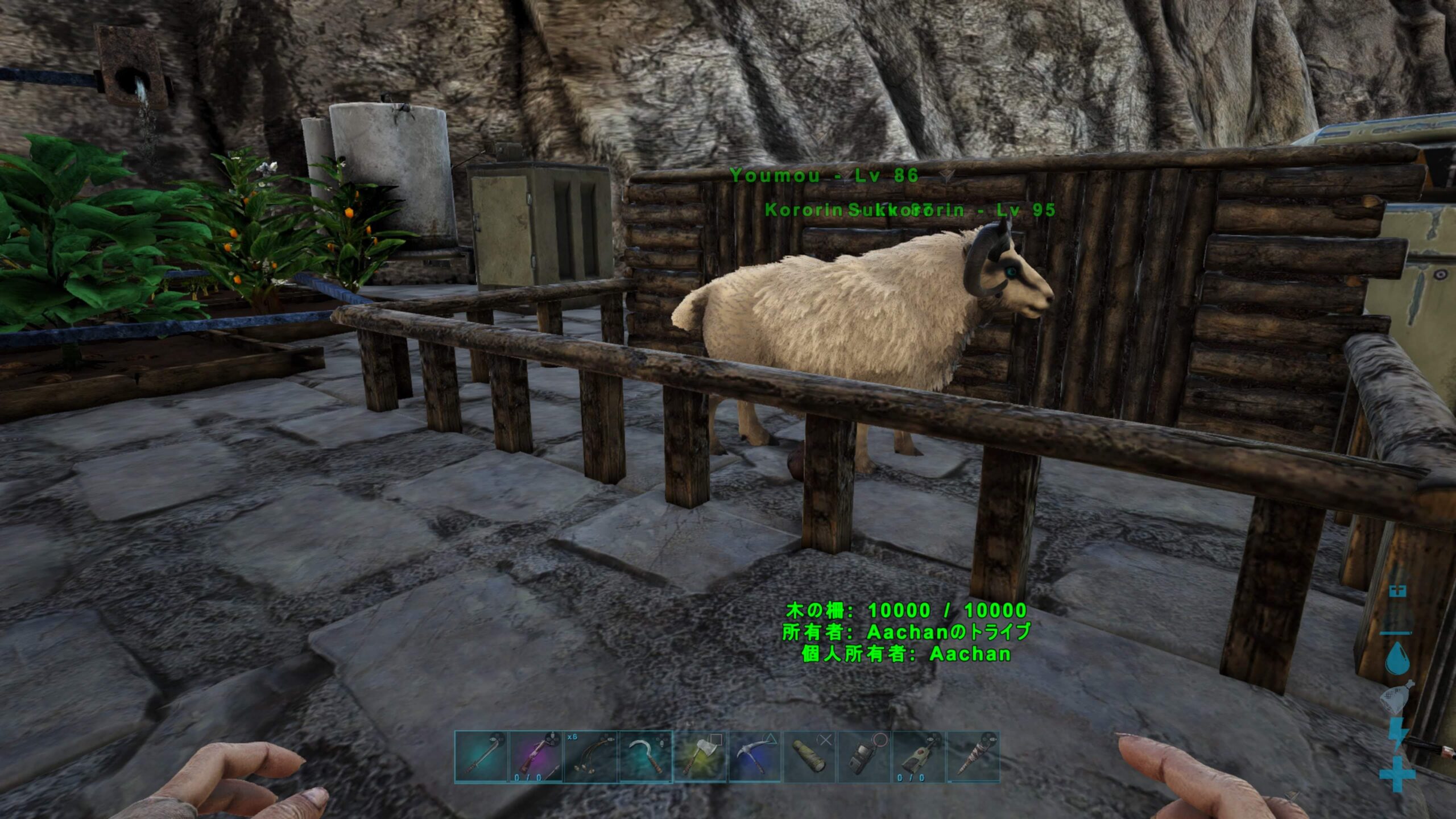1456x819 pixels.
Task: Equip the hatchet with yellow glow
Action: coord(700,757)
